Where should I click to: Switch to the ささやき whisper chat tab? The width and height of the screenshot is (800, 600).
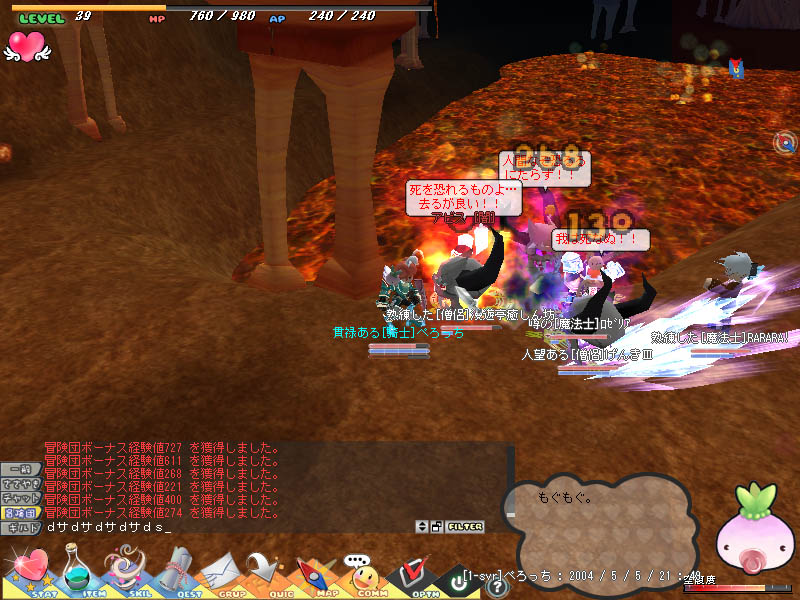21,483
